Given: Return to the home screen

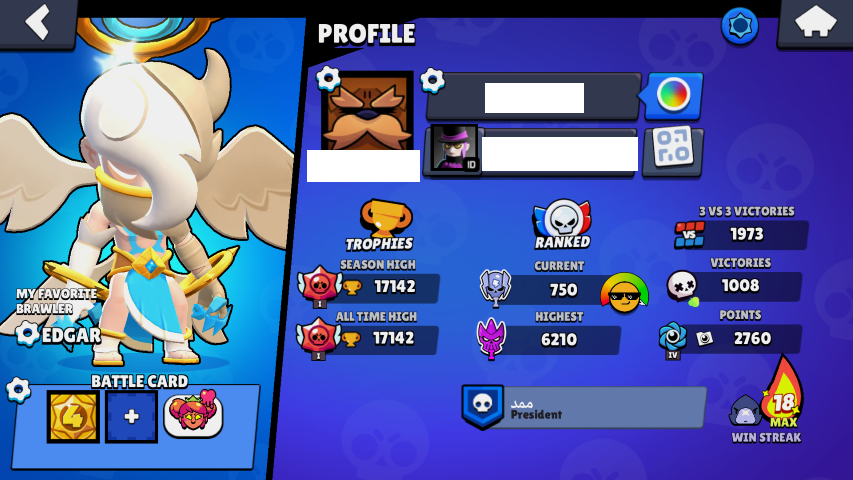Looking at the screenshot, I should (814, 23).
